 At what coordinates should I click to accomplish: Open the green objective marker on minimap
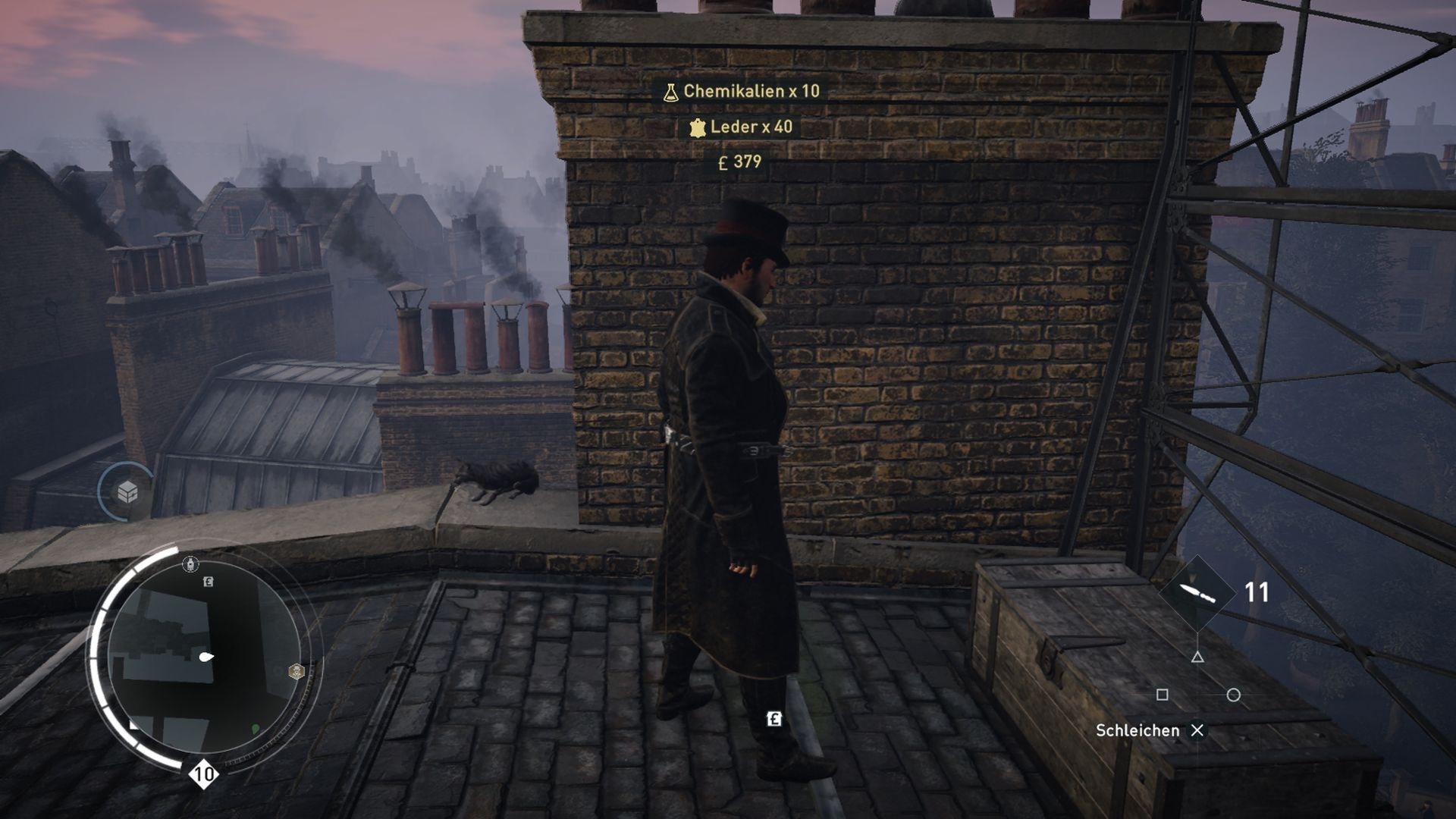pos(255,729)
